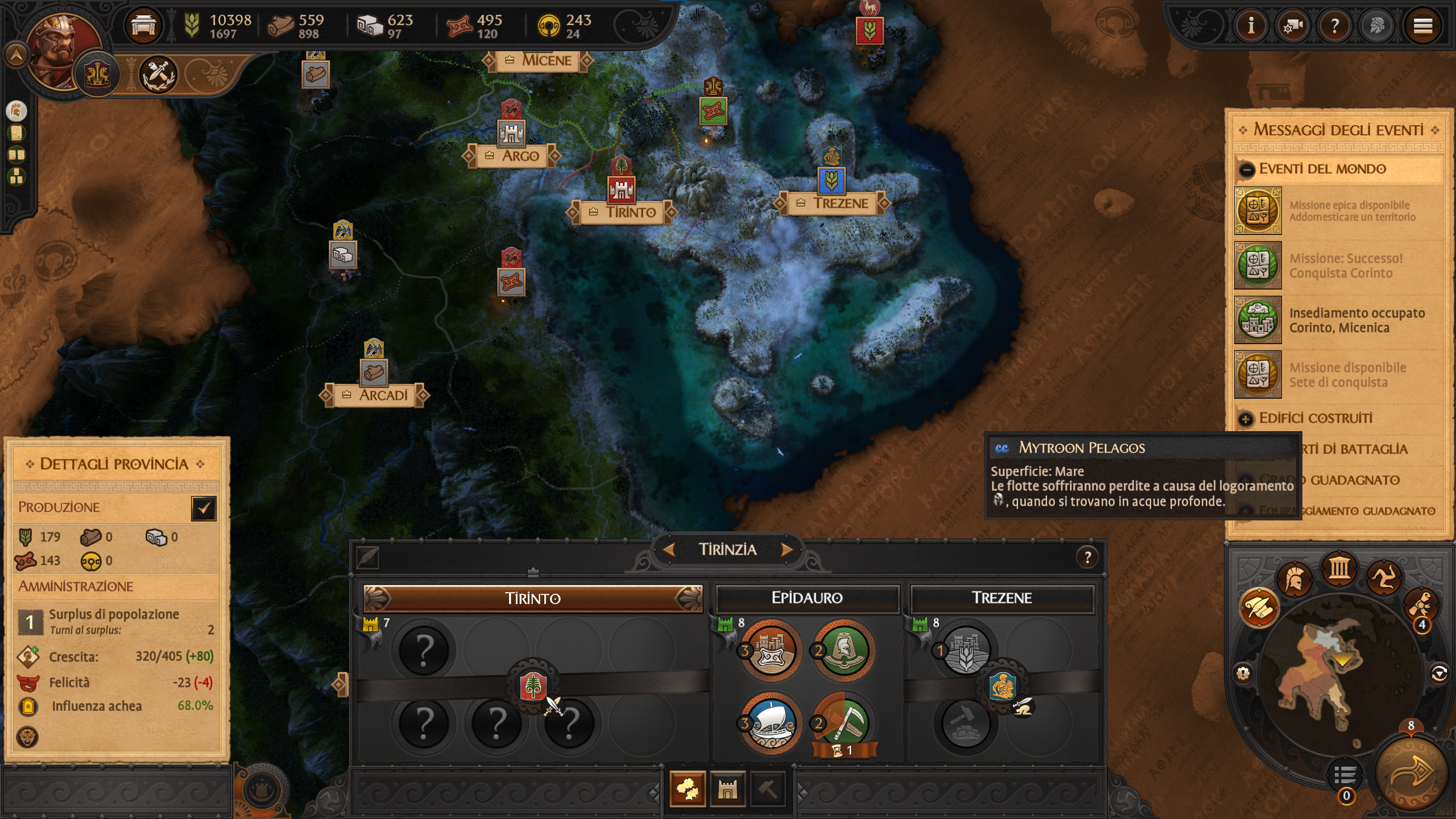Click the ship building in Epidauro
This screenshot has width=1456, height=819.
click(771, 723)
